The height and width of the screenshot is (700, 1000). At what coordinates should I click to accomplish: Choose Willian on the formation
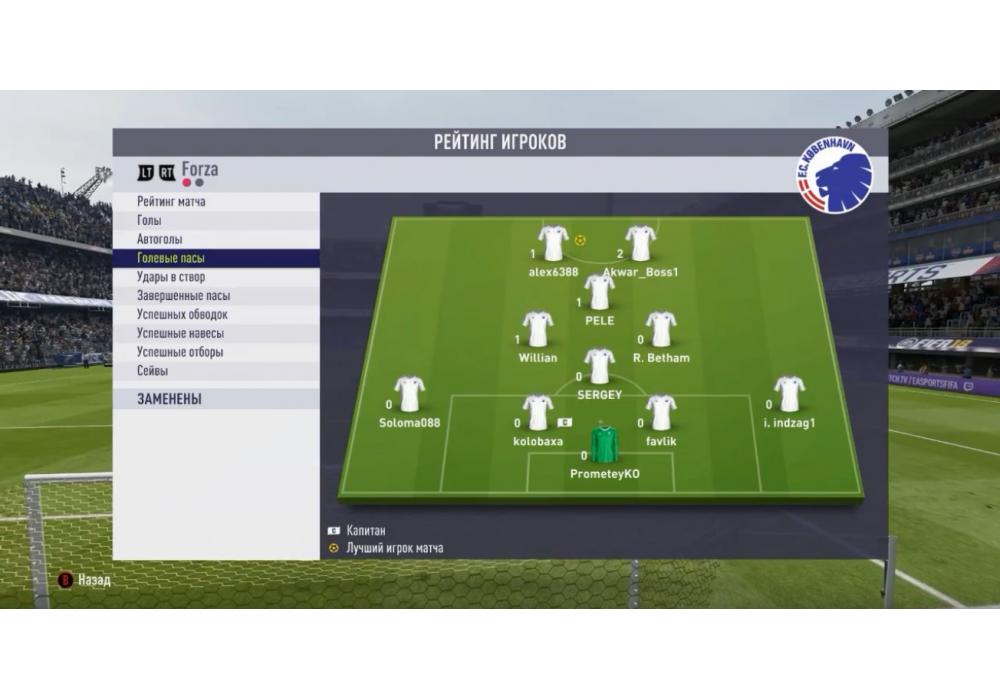[x=538, y=329]
